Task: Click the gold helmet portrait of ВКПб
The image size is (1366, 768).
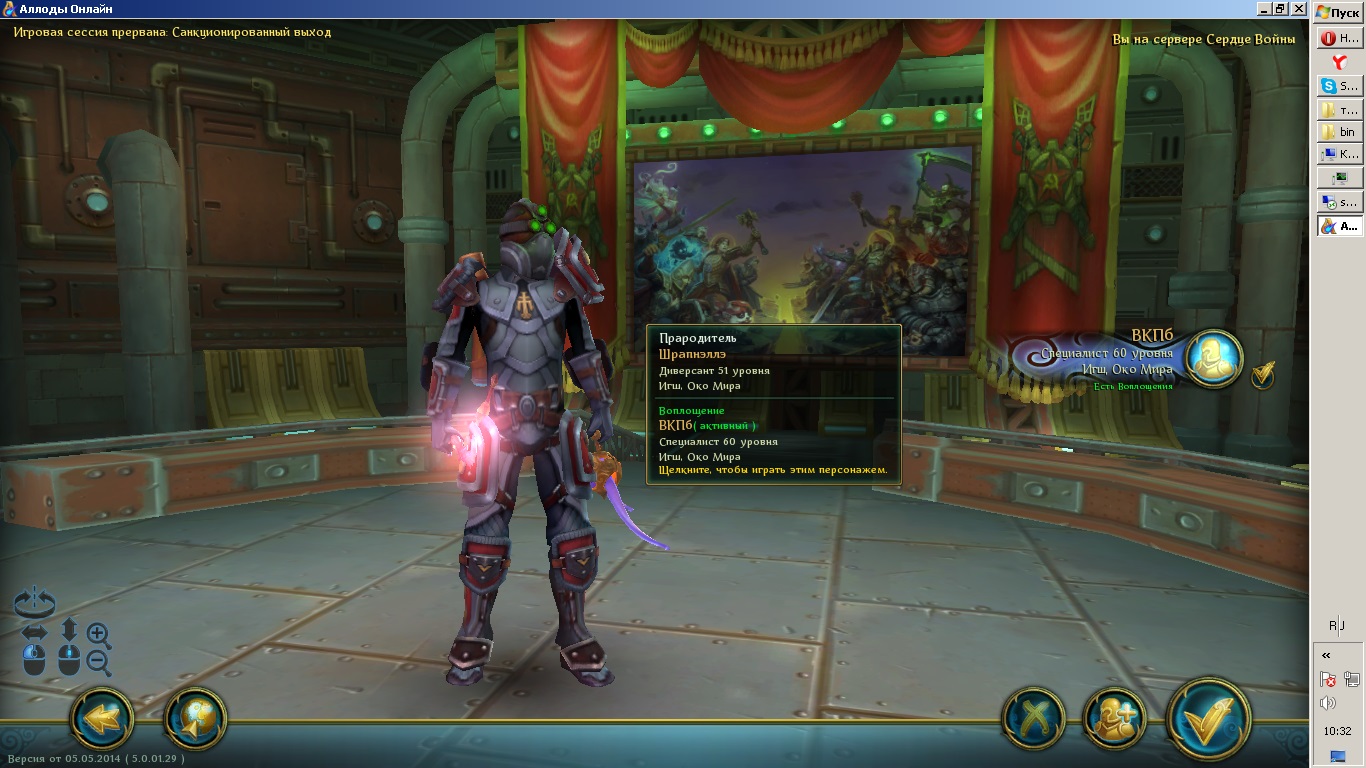Action: [1214, 359]
